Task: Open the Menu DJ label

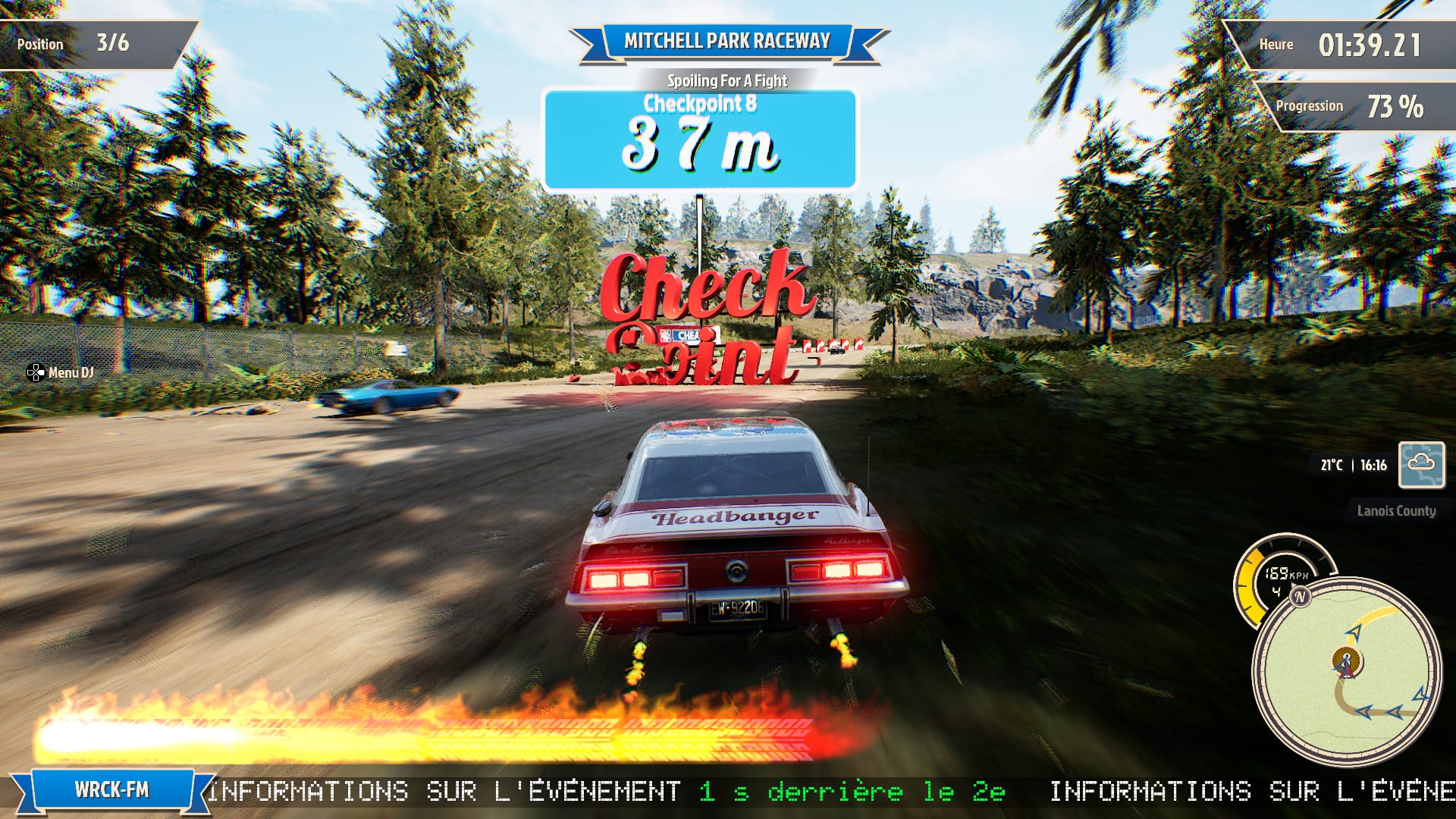Action: (x=61, y=372)
